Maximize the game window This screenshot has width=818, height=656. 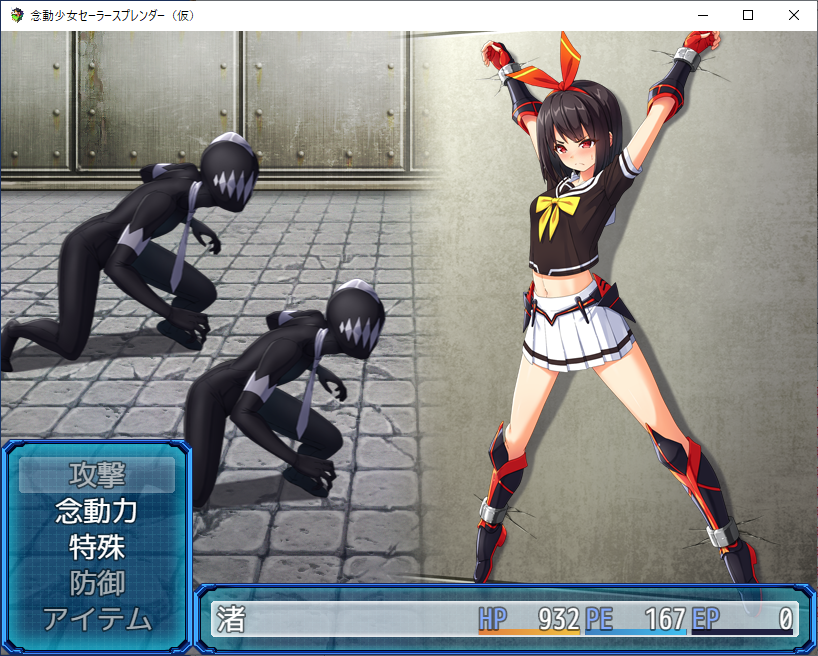tap(748, 15)
